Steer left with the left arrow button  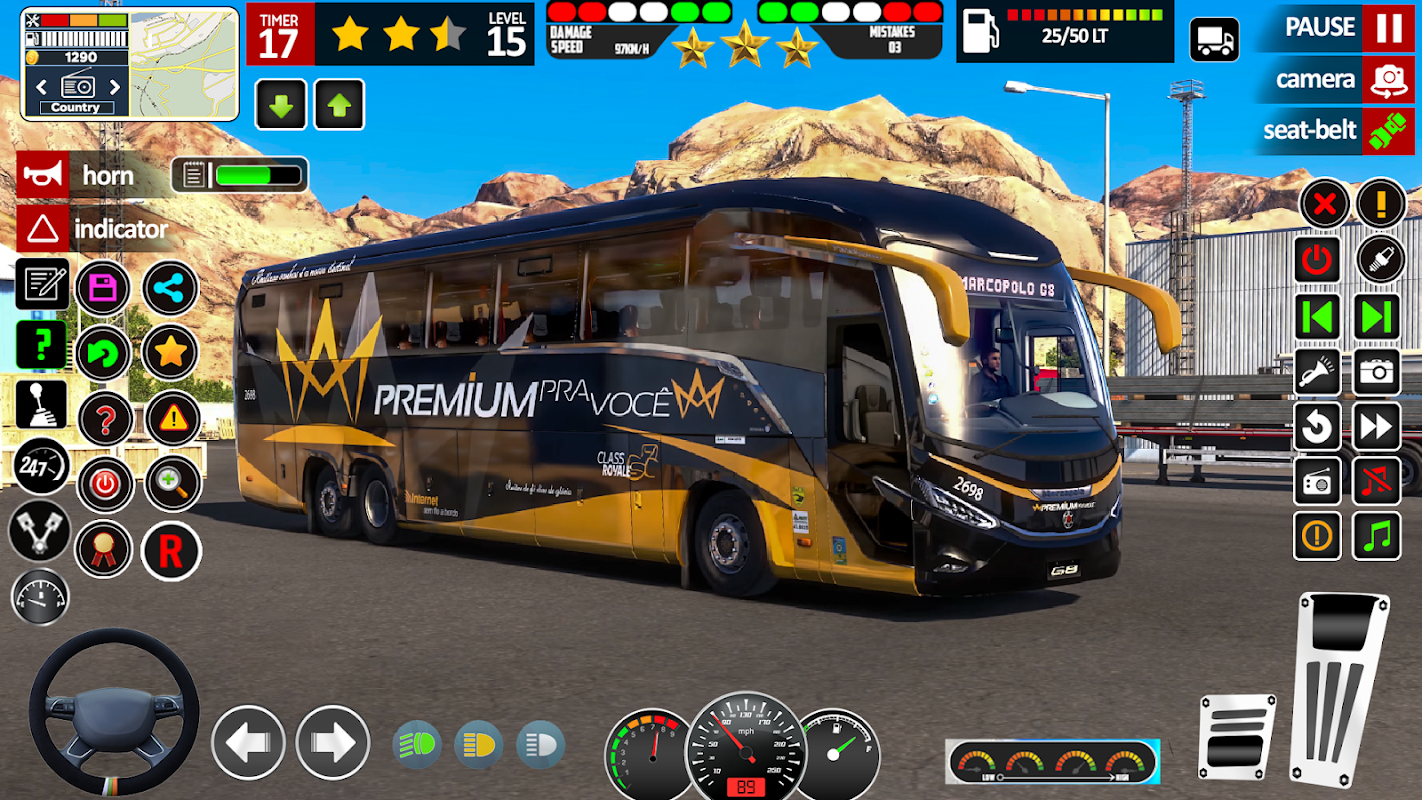[248, 742]
